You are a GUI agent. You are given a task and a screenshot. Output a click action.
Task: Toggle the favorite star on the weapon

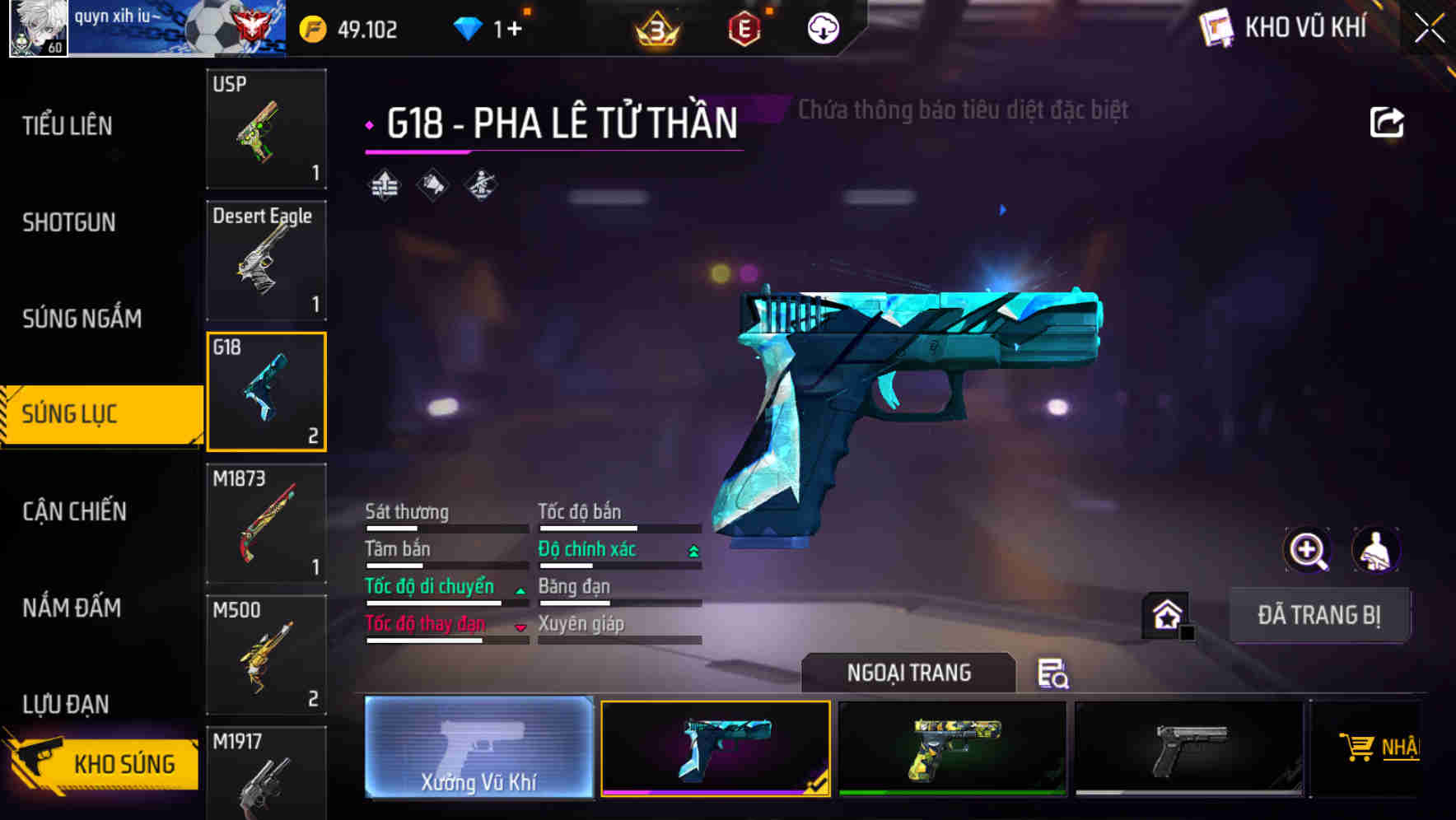(x=1164, y=614)
